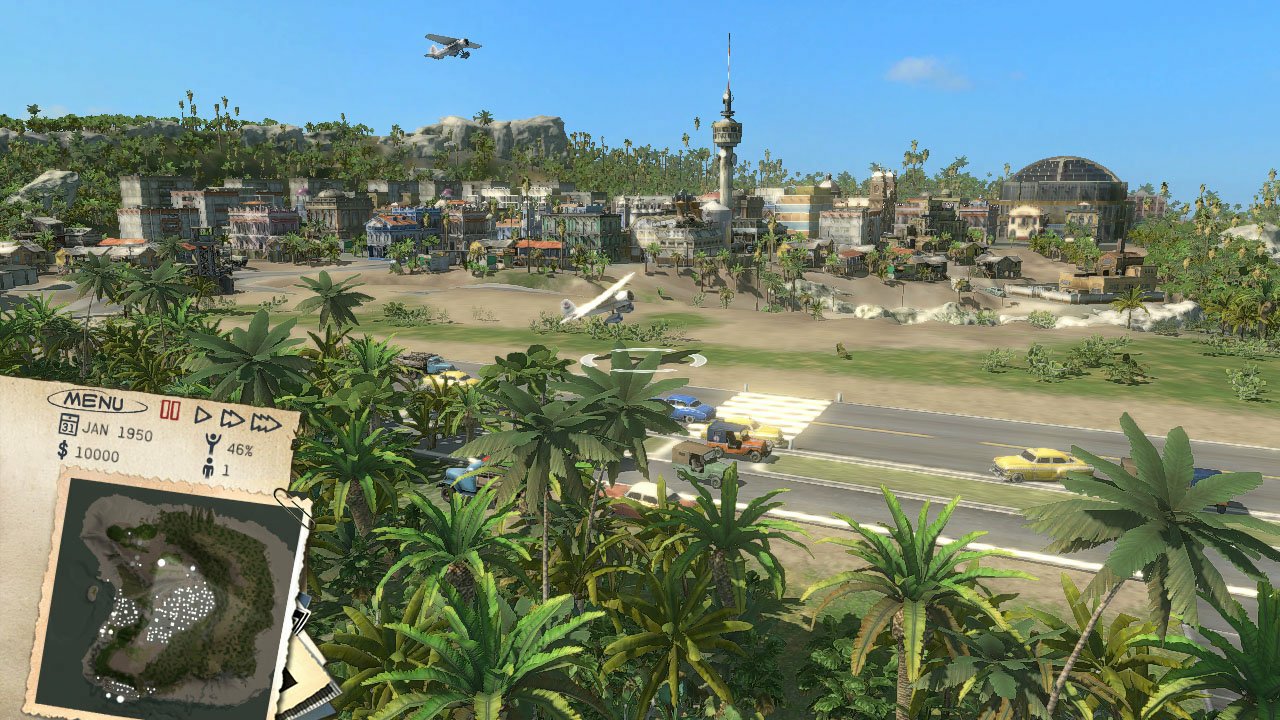Set fastest speed using the triple-arrow icon
The height and width of the screenshot is (720, 1280).
(x=267, y=421)
